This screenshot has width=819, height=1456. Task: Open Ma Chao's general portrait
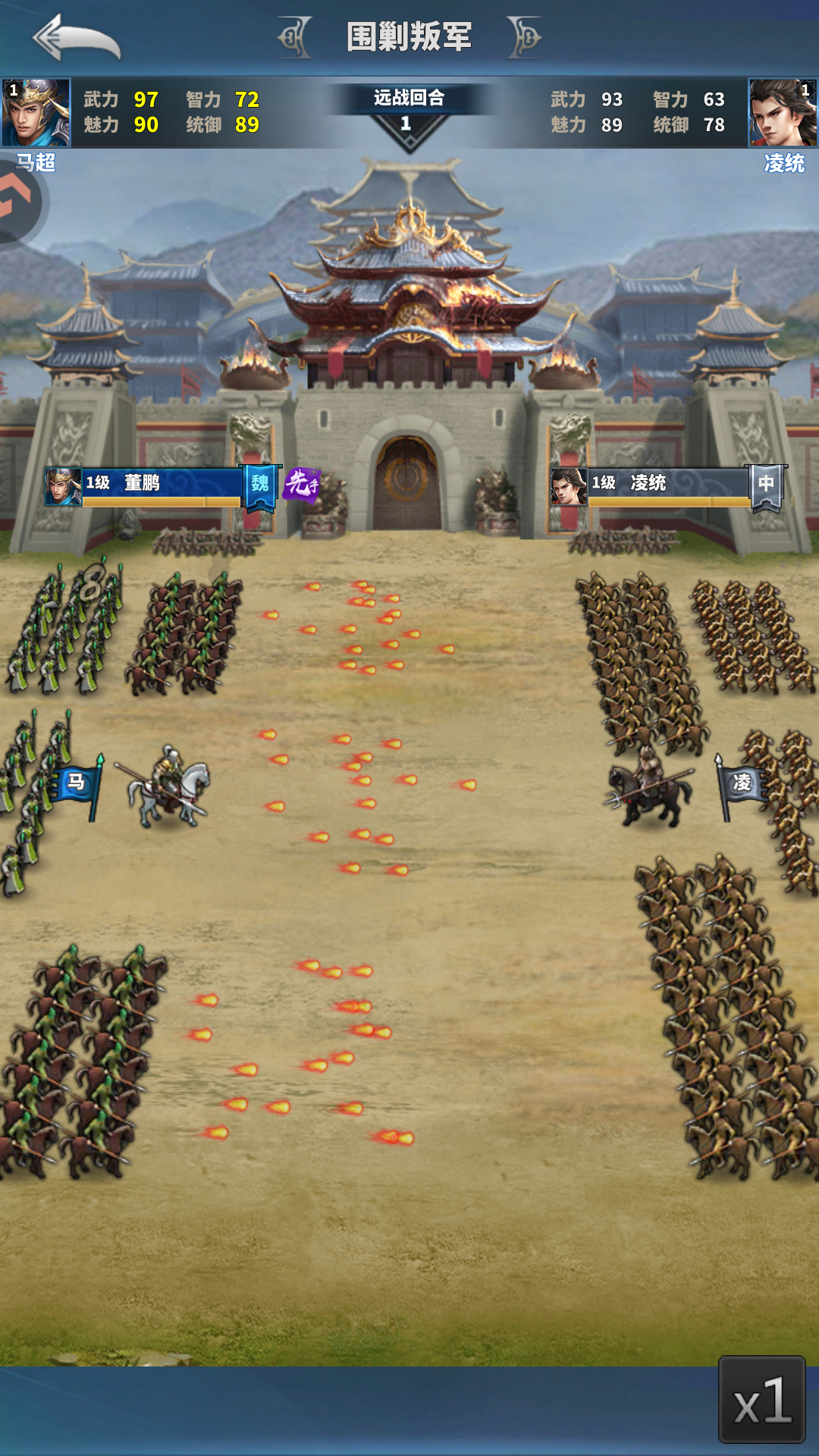tap(36, 112)
